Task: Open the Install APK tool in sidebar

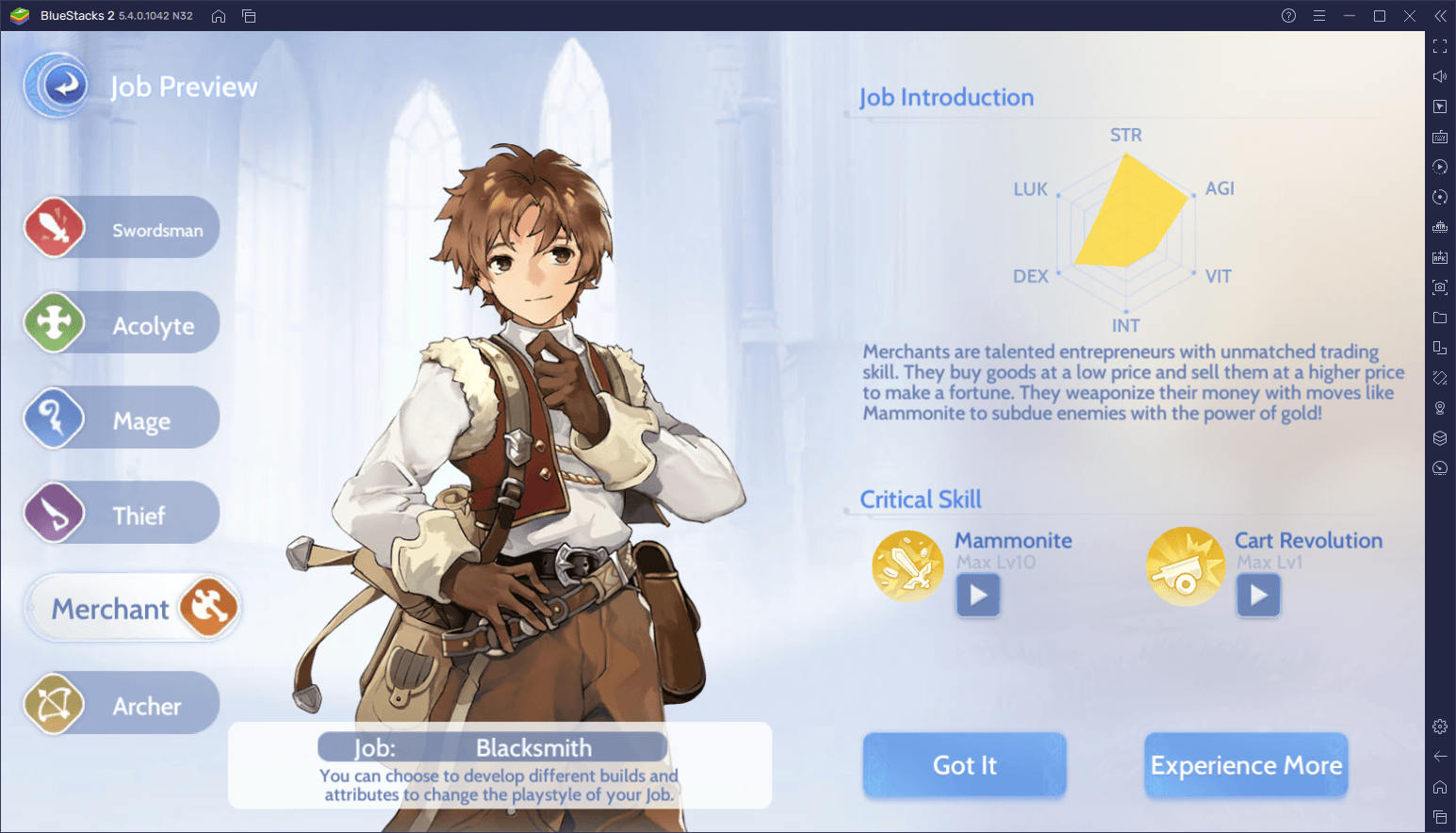Action: coord(1440,257)
